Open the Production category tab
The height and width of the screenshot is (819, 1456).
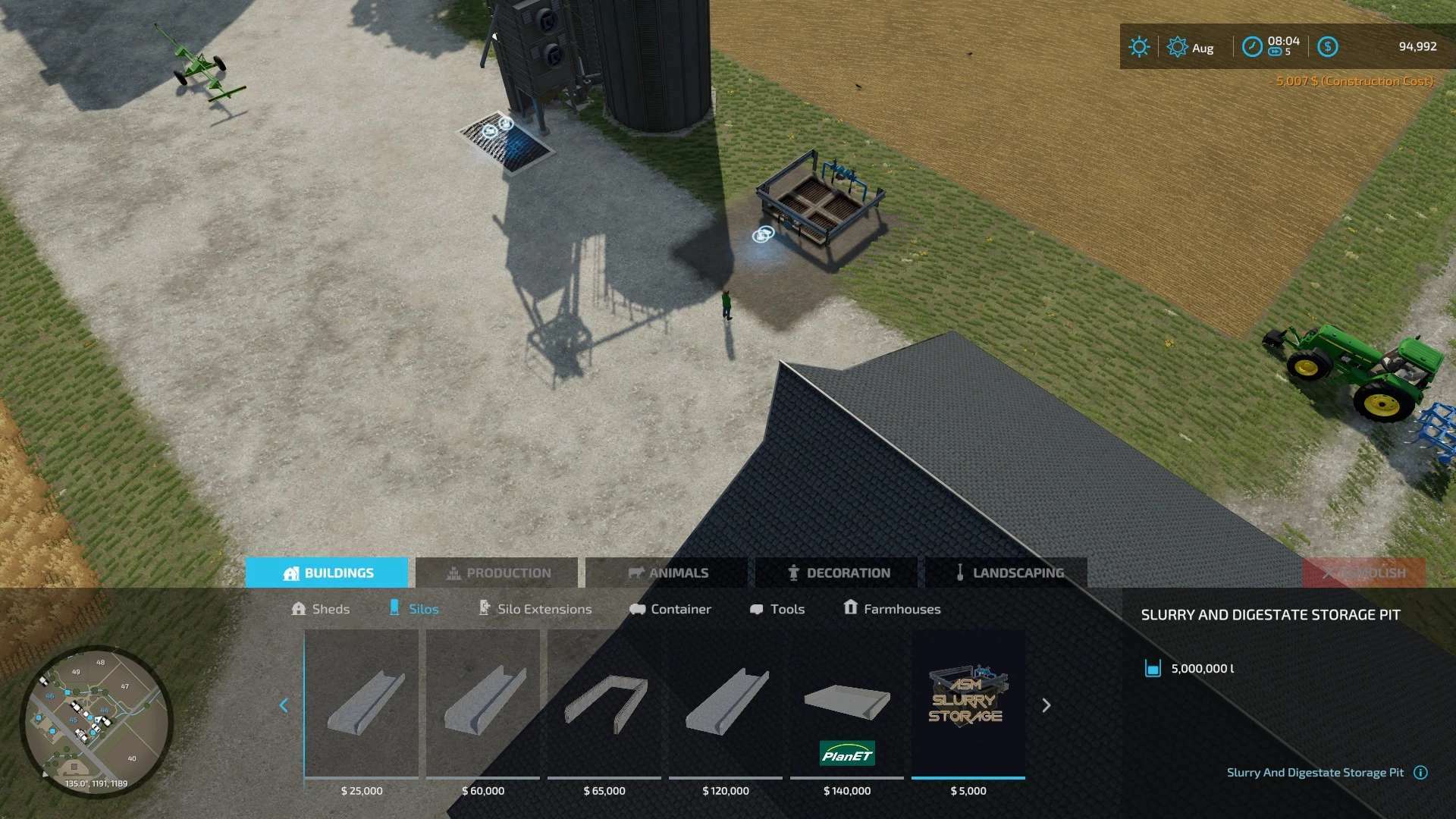pos(497,573)
